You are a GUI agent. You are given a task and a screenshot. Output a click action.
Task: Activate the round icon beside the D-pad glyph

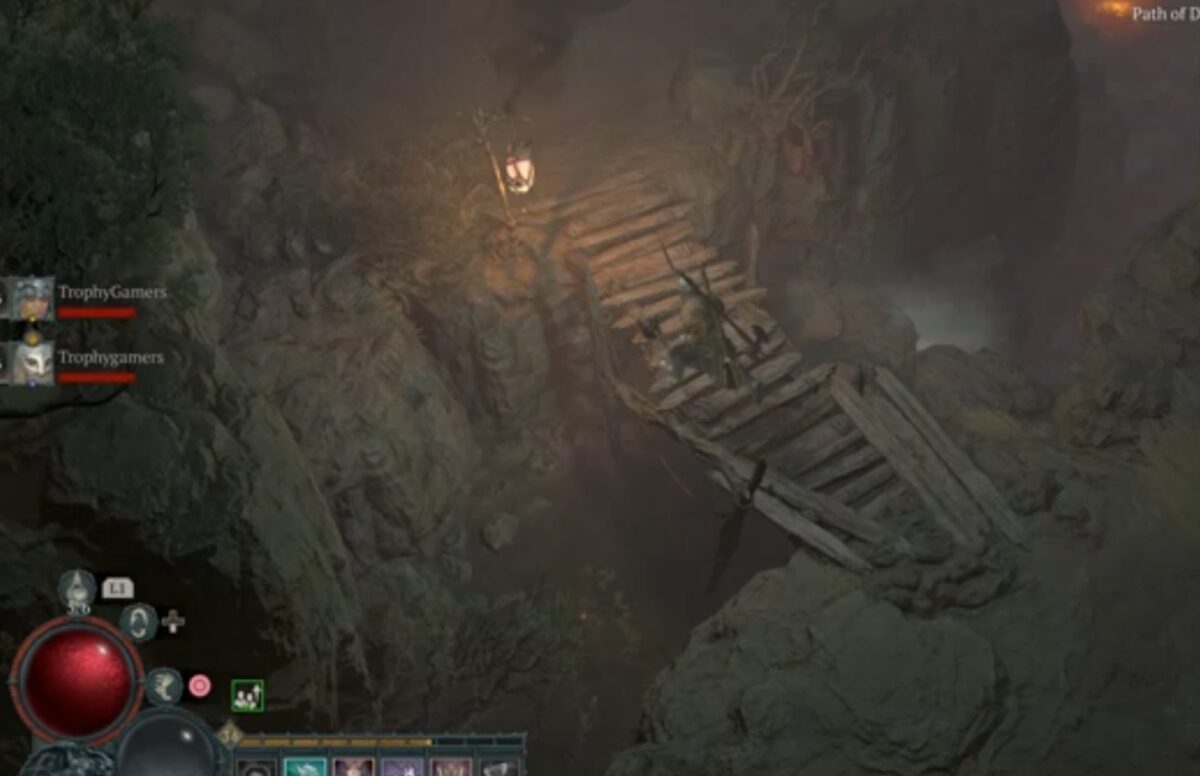coord(139,621)
